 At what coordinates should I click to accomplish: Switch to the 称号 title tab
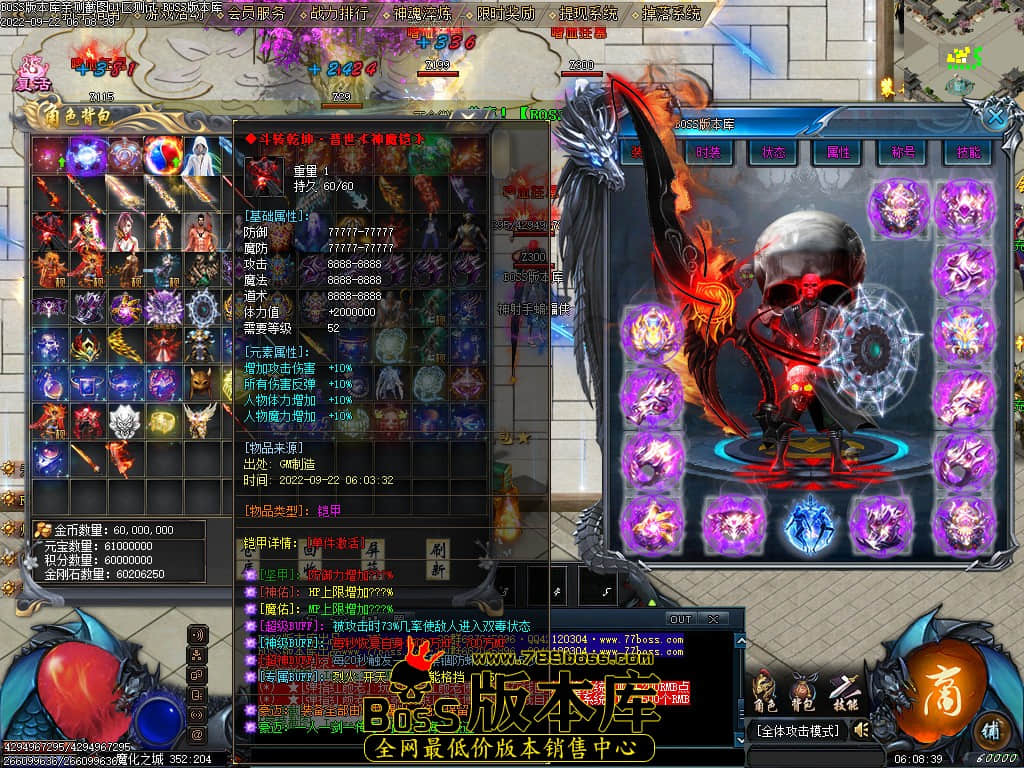[x=903, y=152]
